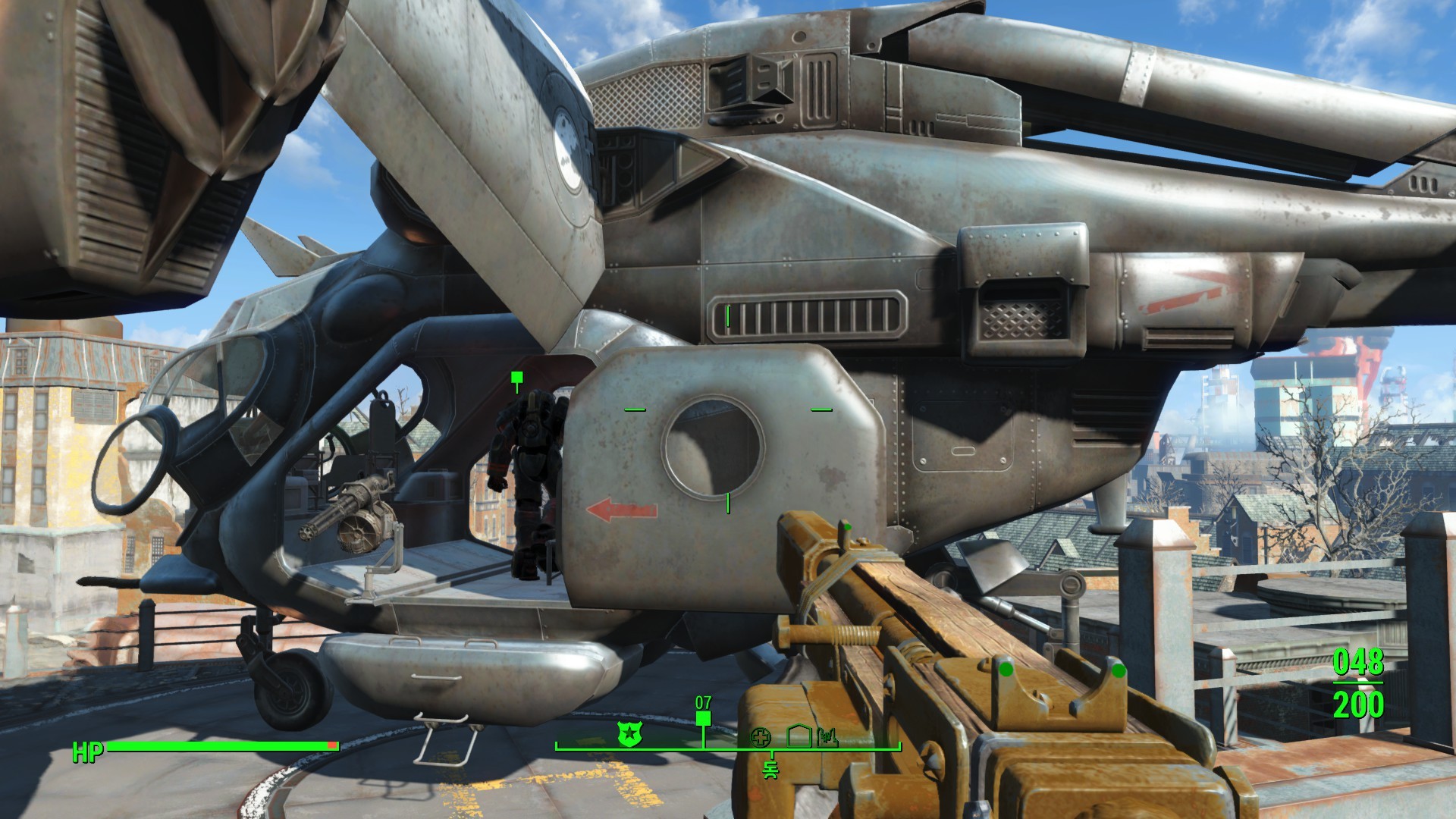This screenshot has width=1456, height=819.
Task: Select the quest marker labeled 07 on compass
Action: pyautogui.click(x=704, y=718)
